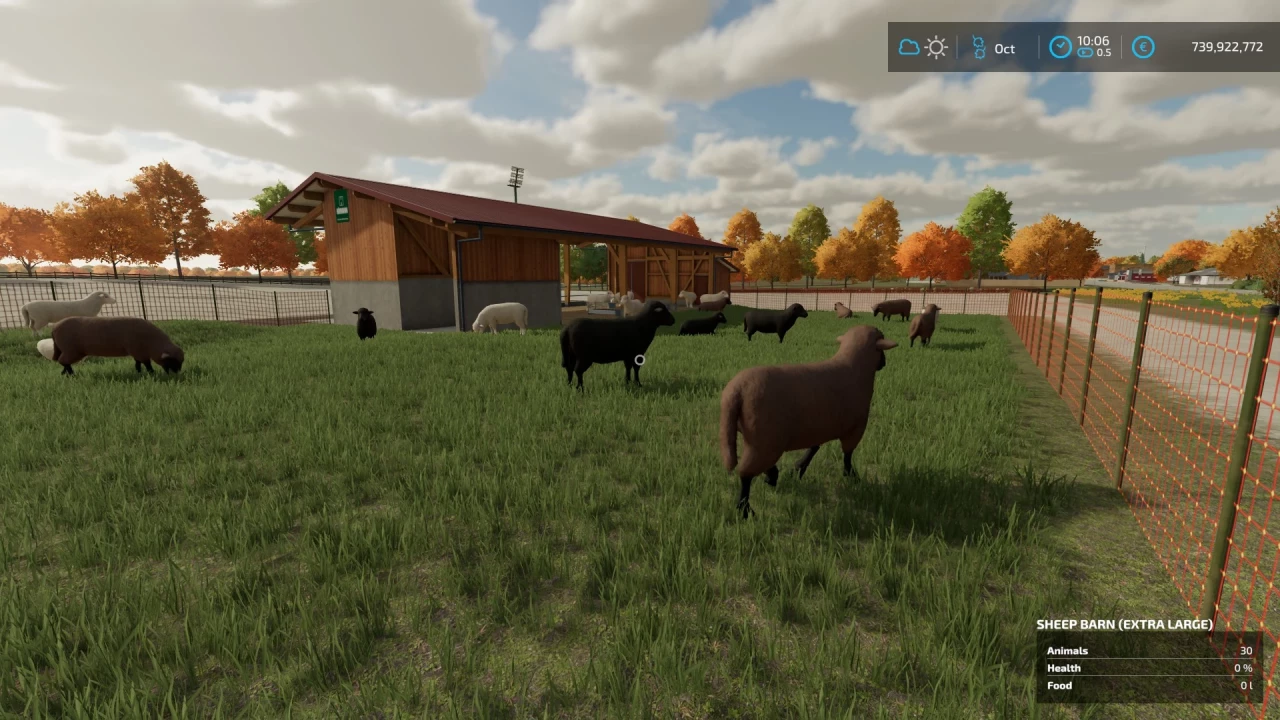Select the sun forecast icon
This screenshot has width=1280, height=720.
pyautogui.click(x=936, y=47)
